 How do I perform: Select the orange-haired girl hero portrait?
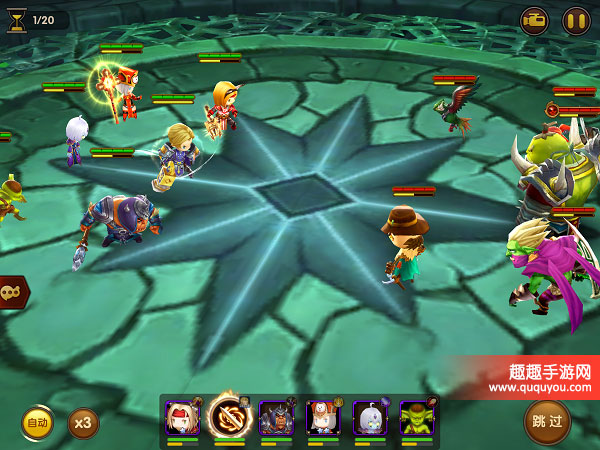click(322, 418)
